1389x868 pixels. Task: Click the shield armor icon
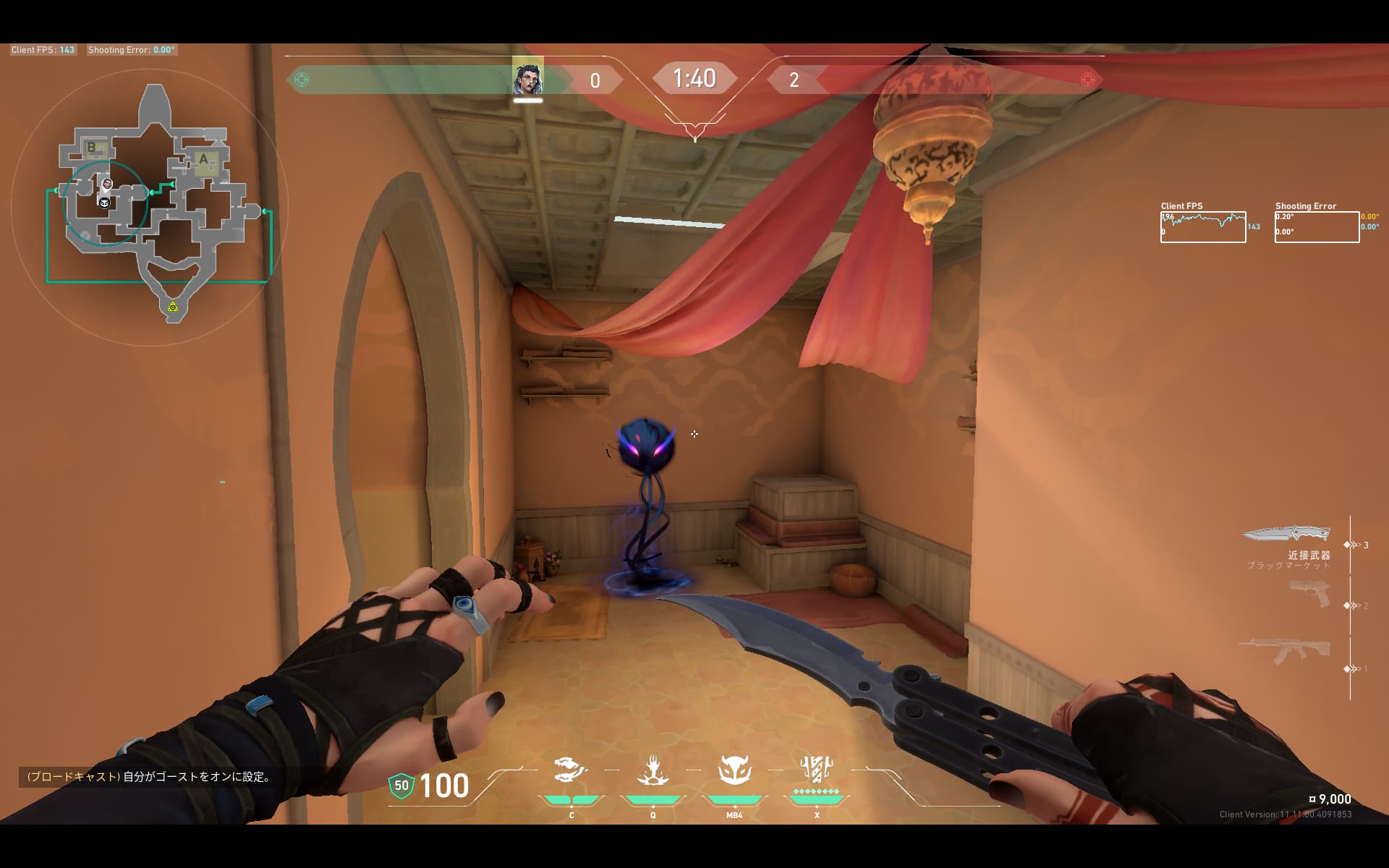click(x=402, y=786)
